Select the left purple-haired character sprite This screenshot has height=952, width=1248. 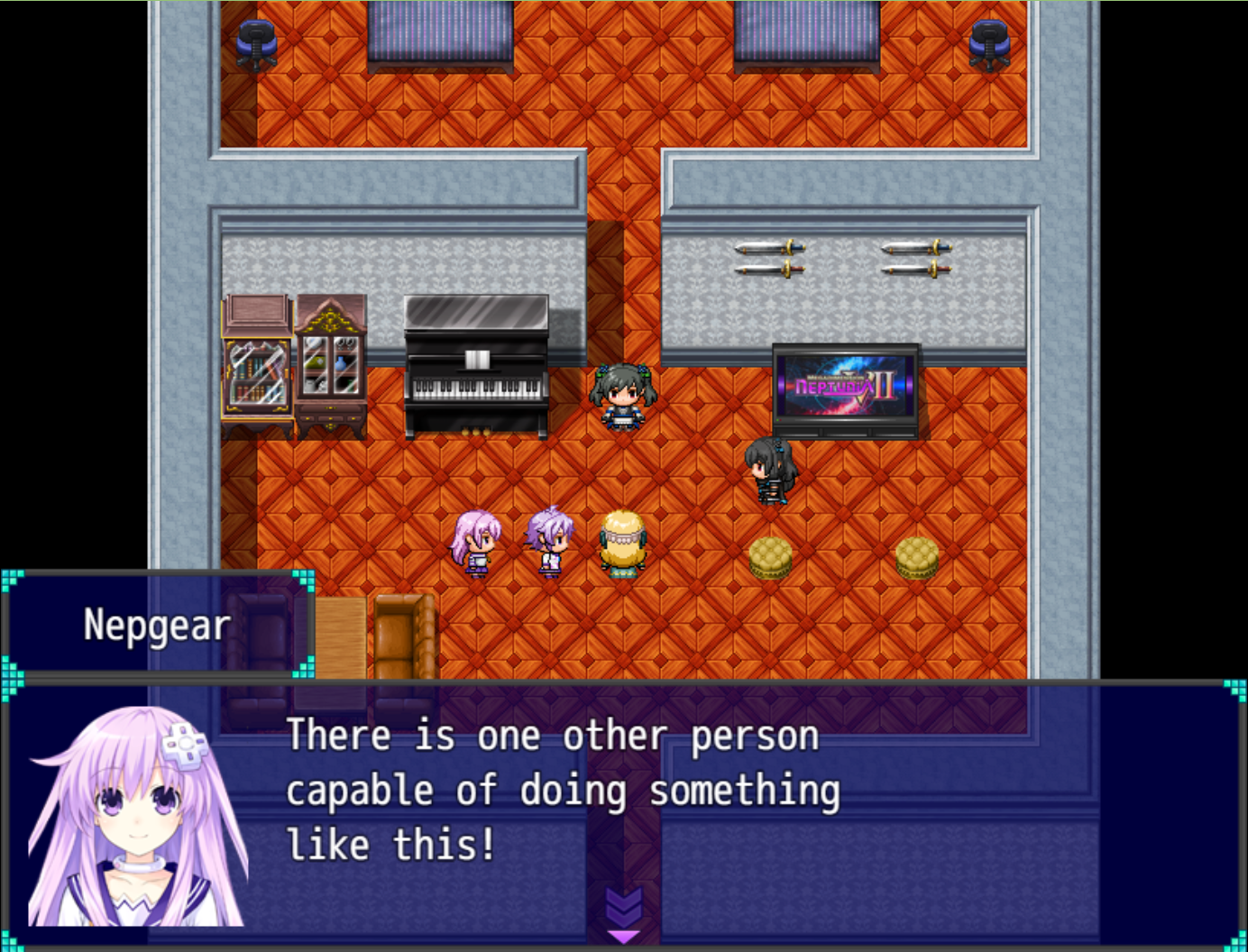477,541
